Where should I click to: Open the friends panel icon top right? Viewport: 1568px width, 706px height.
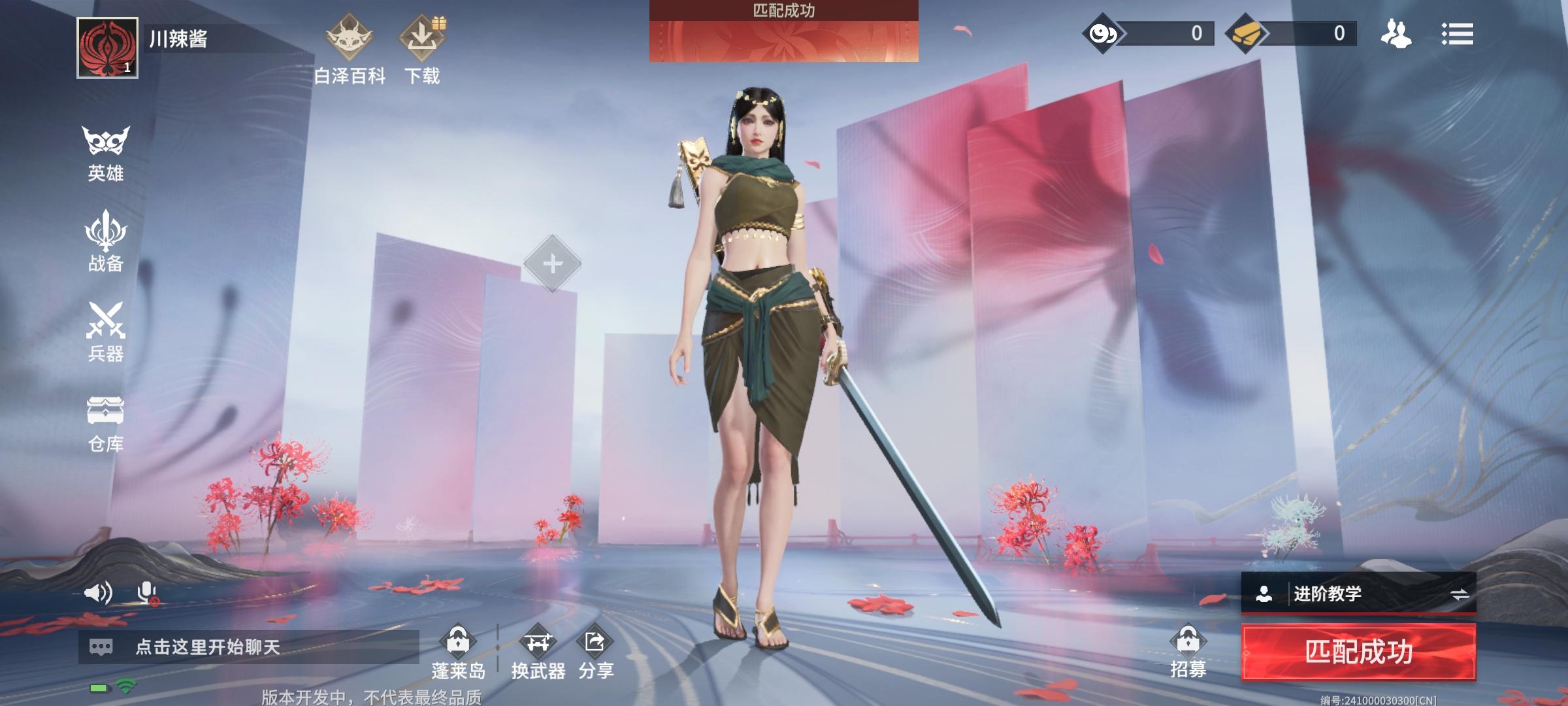(1395, 34)
